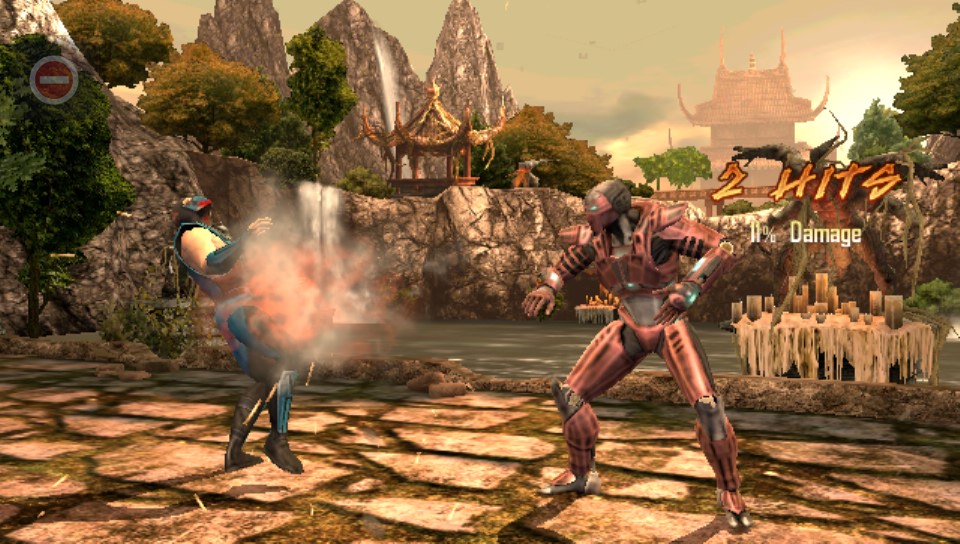Screen dimensions: 960x544
Task: Tap the red circular pause button
Action: [54, 80]
